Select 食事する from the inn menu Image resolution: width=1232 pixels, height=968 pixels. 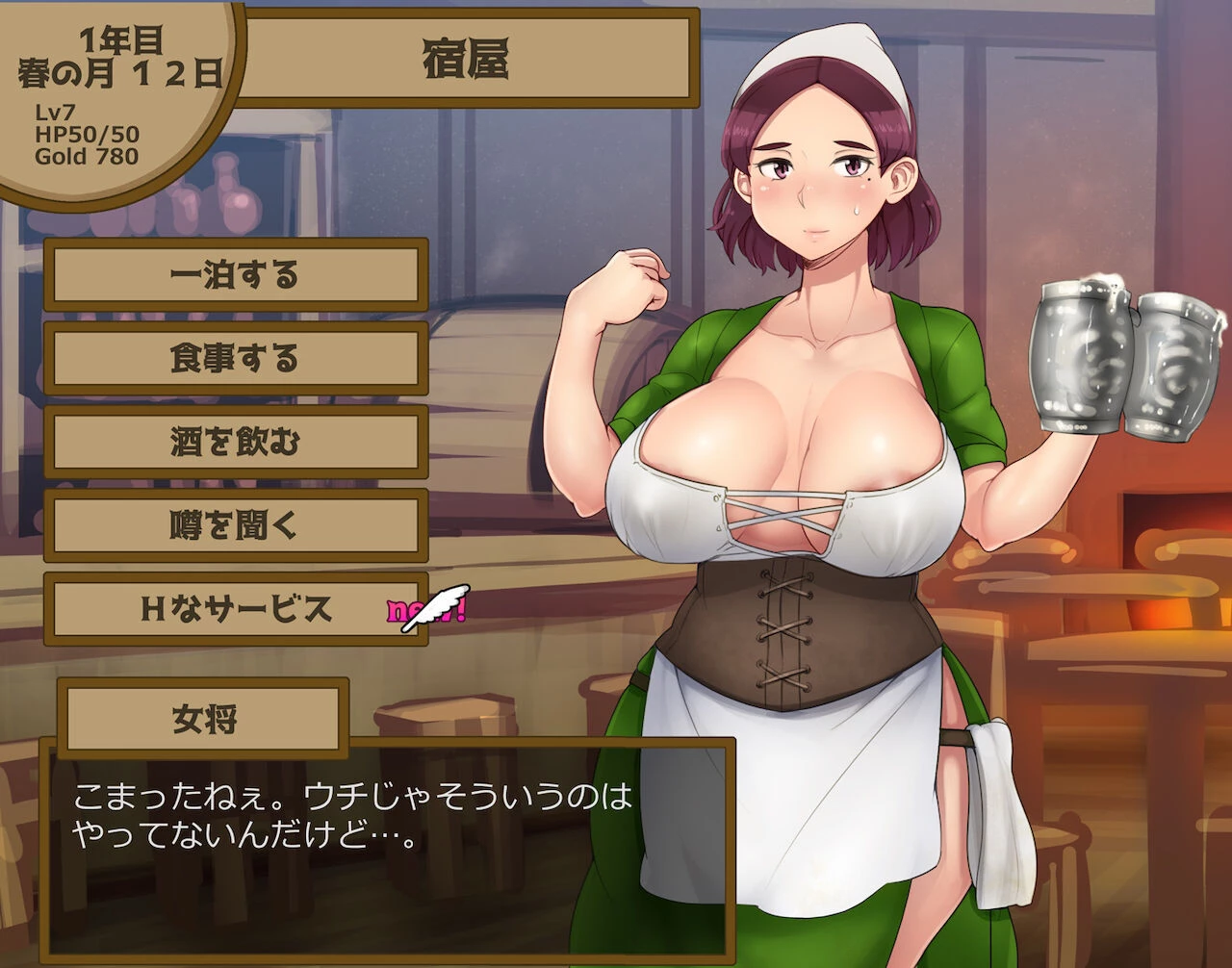[x=236, y=359]
